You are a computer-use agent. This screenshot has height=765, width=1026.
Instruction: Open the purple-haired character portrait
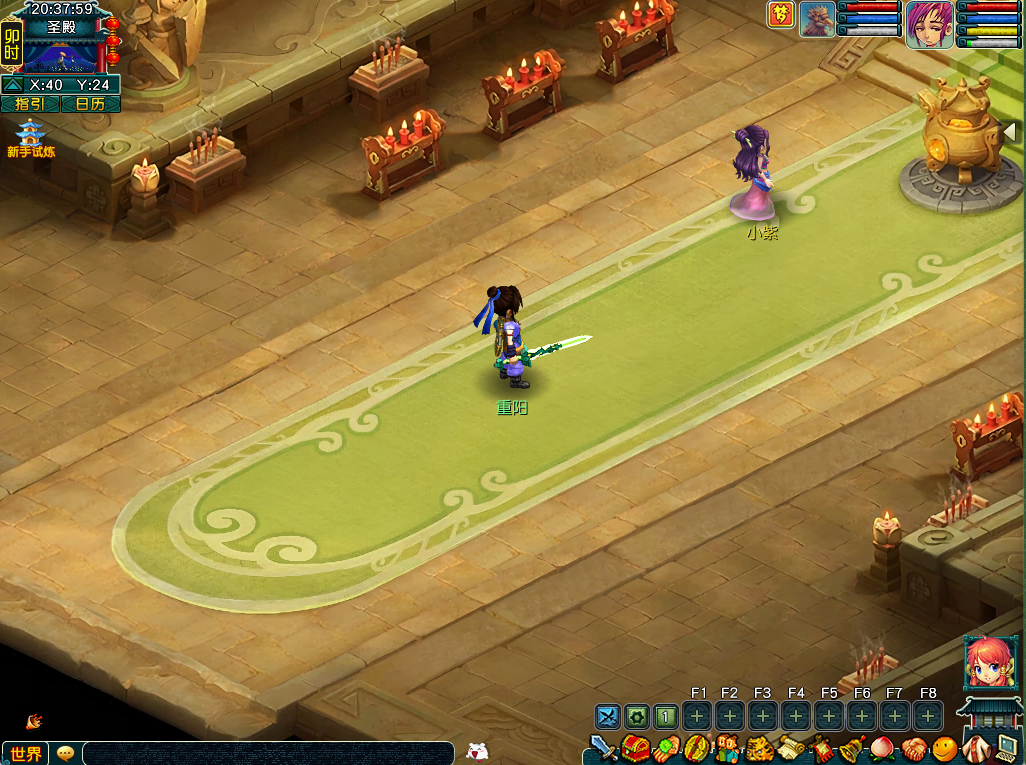[x=929, y=24]
